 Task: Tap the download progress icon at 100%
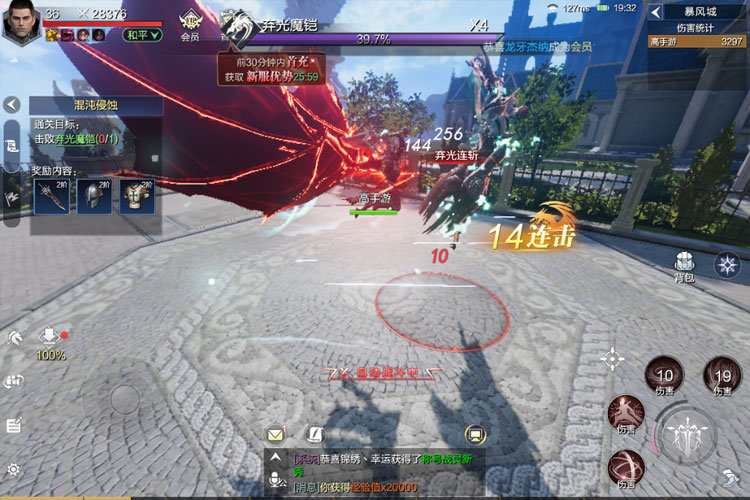pyautogui.click(x=50, y=338)
